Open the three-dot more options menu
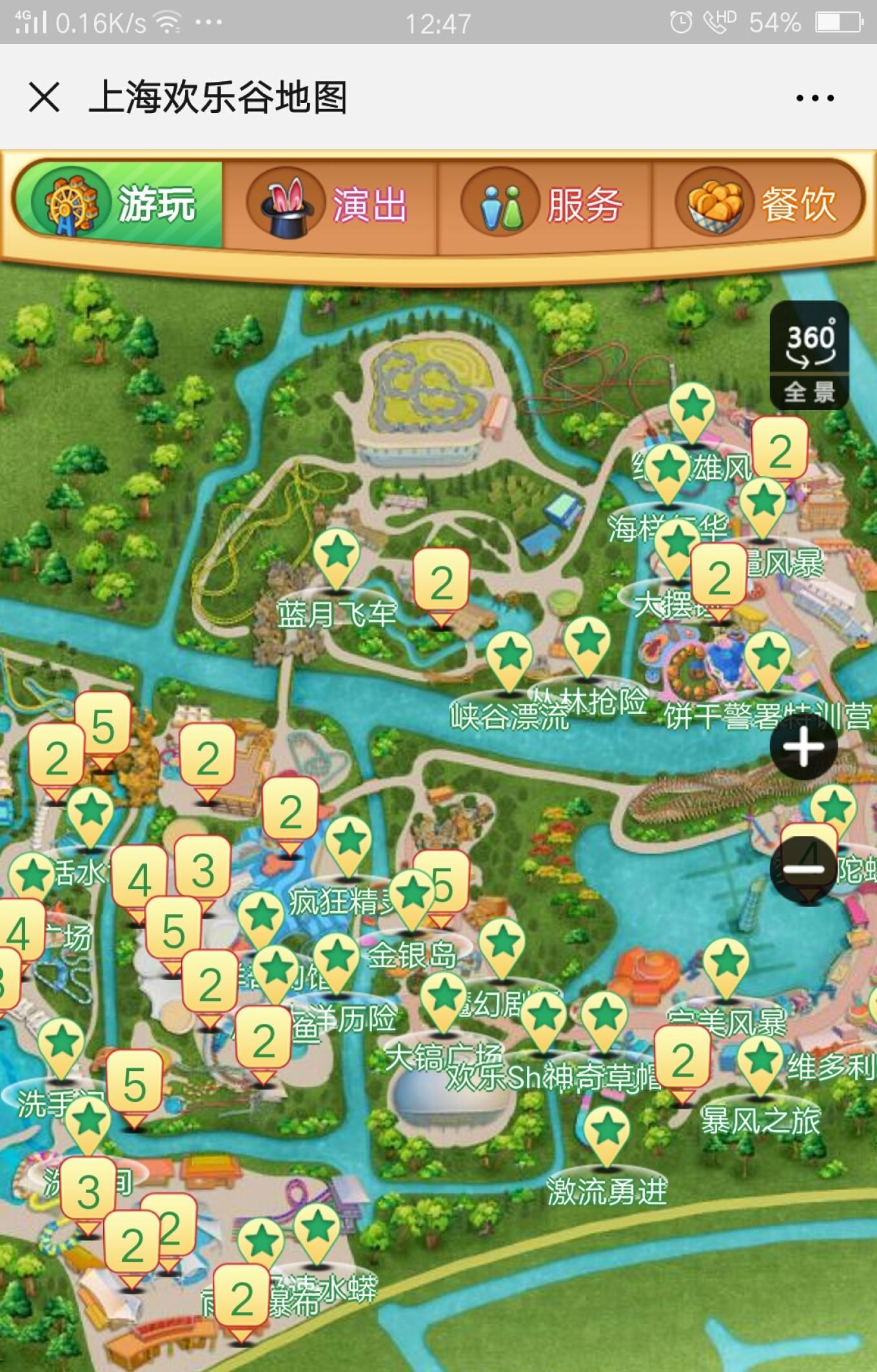Viewport: 877px width, 1372px height. tap(814, 98)
